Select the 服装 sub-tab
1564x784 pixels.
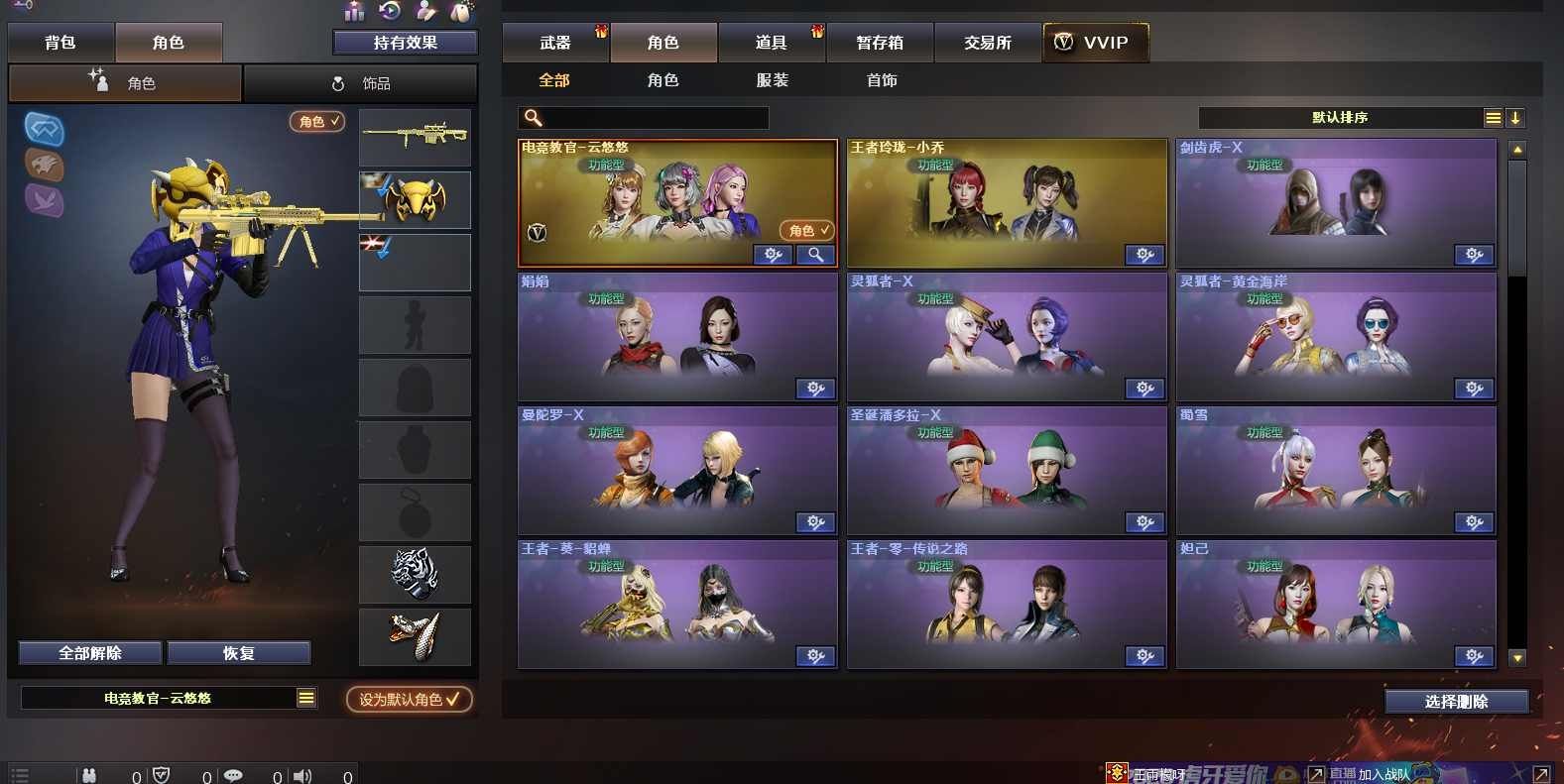pyautogui.click(x=772, y=80)
